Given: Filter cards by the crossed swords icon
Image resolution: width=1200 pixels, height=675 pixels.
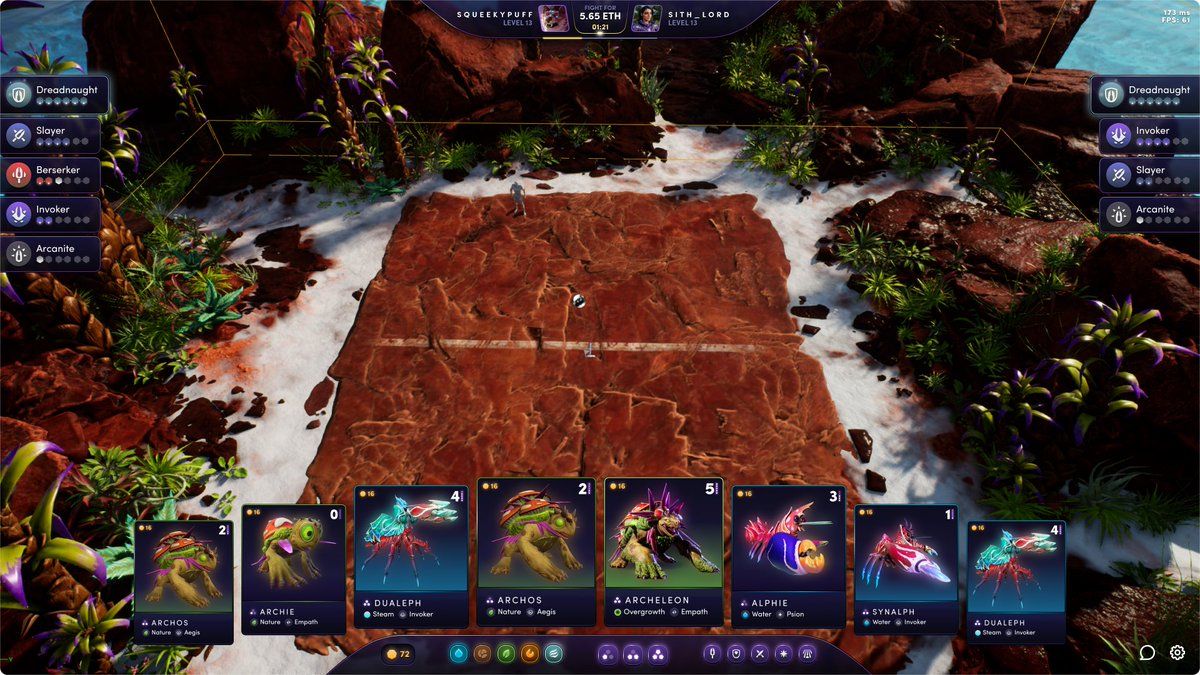Looking at the screenshot, I should point(760,653).
